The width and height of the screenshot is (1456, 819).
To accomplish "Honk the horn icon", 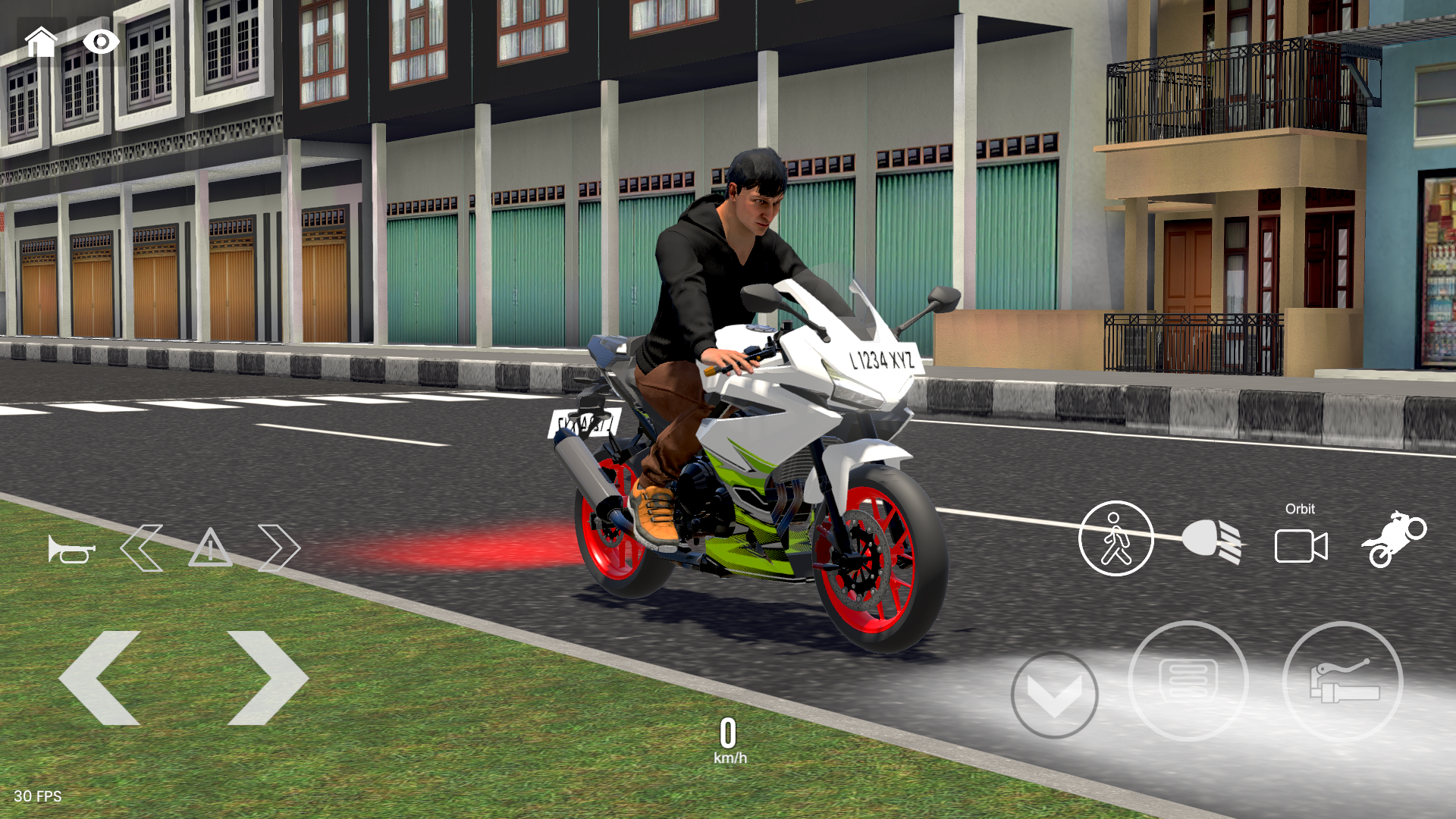I will coord(72,548).
